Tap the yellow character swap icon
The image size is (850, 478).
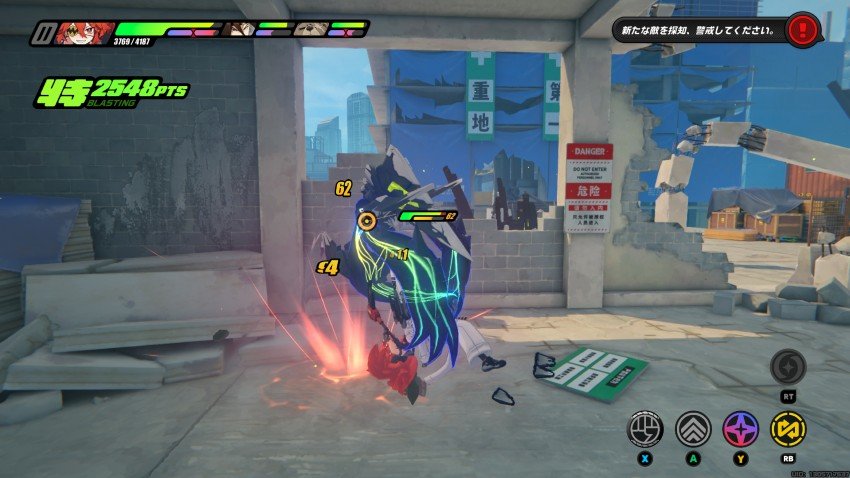tap(788, 429)
